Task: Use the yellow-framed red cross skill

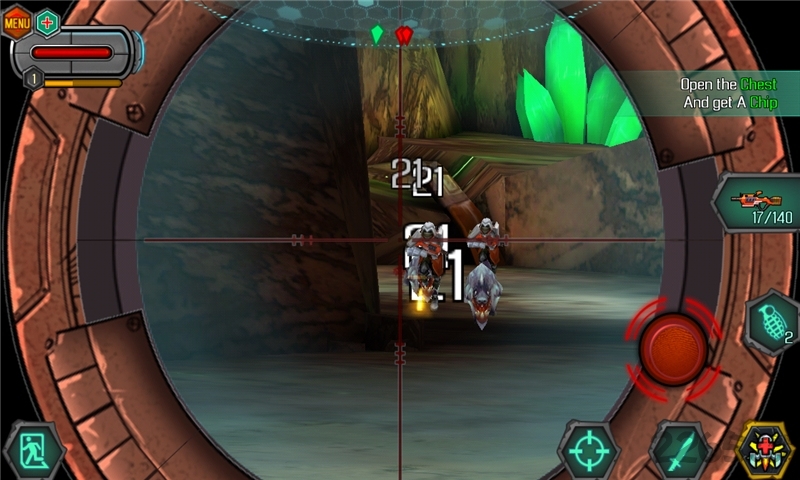Action: click(765, 450)
